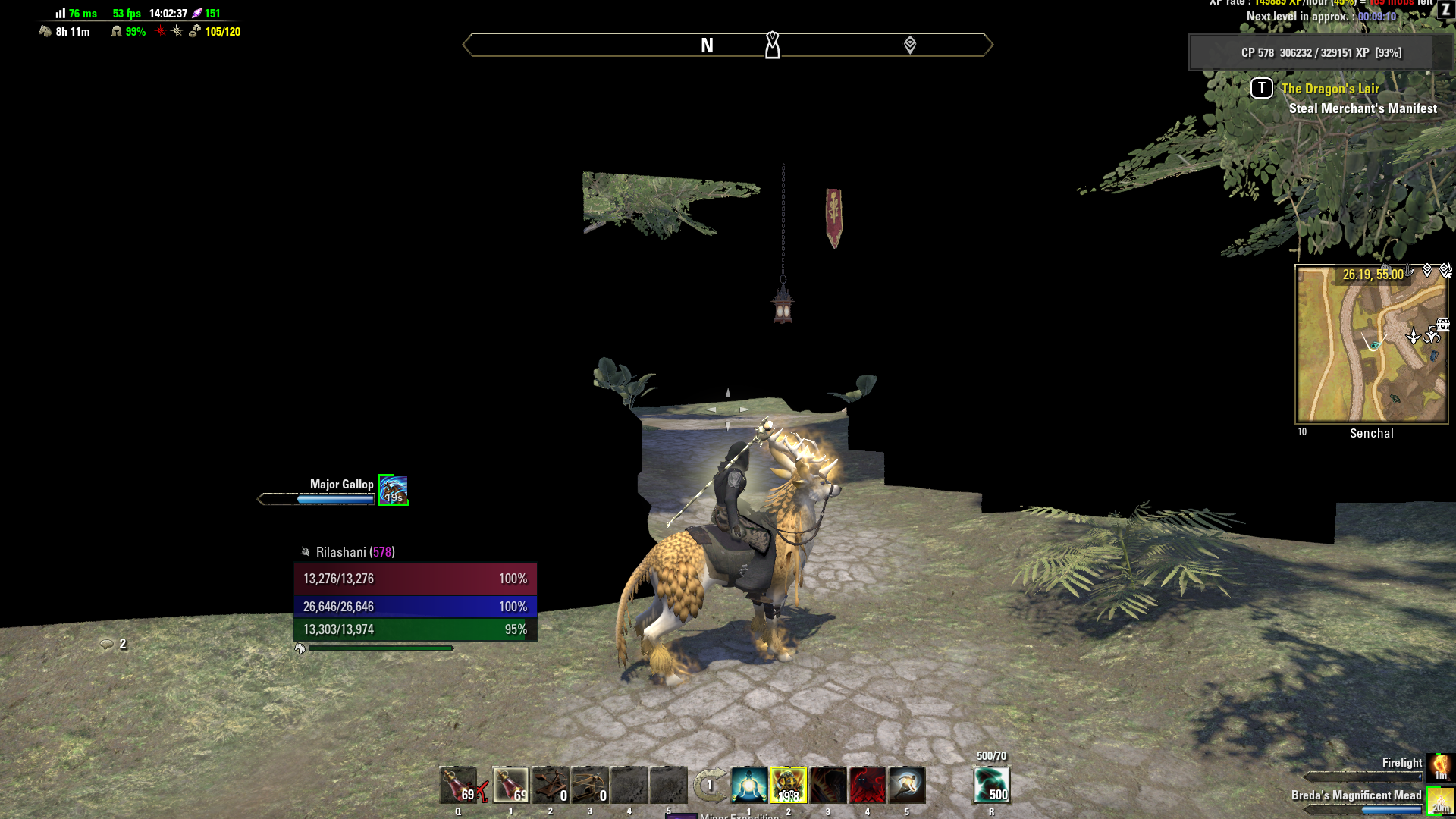This screenshot has height=819, width=1456.
Task: Select the catapult siege weapon slot
Action: click(x=551, y=785)
